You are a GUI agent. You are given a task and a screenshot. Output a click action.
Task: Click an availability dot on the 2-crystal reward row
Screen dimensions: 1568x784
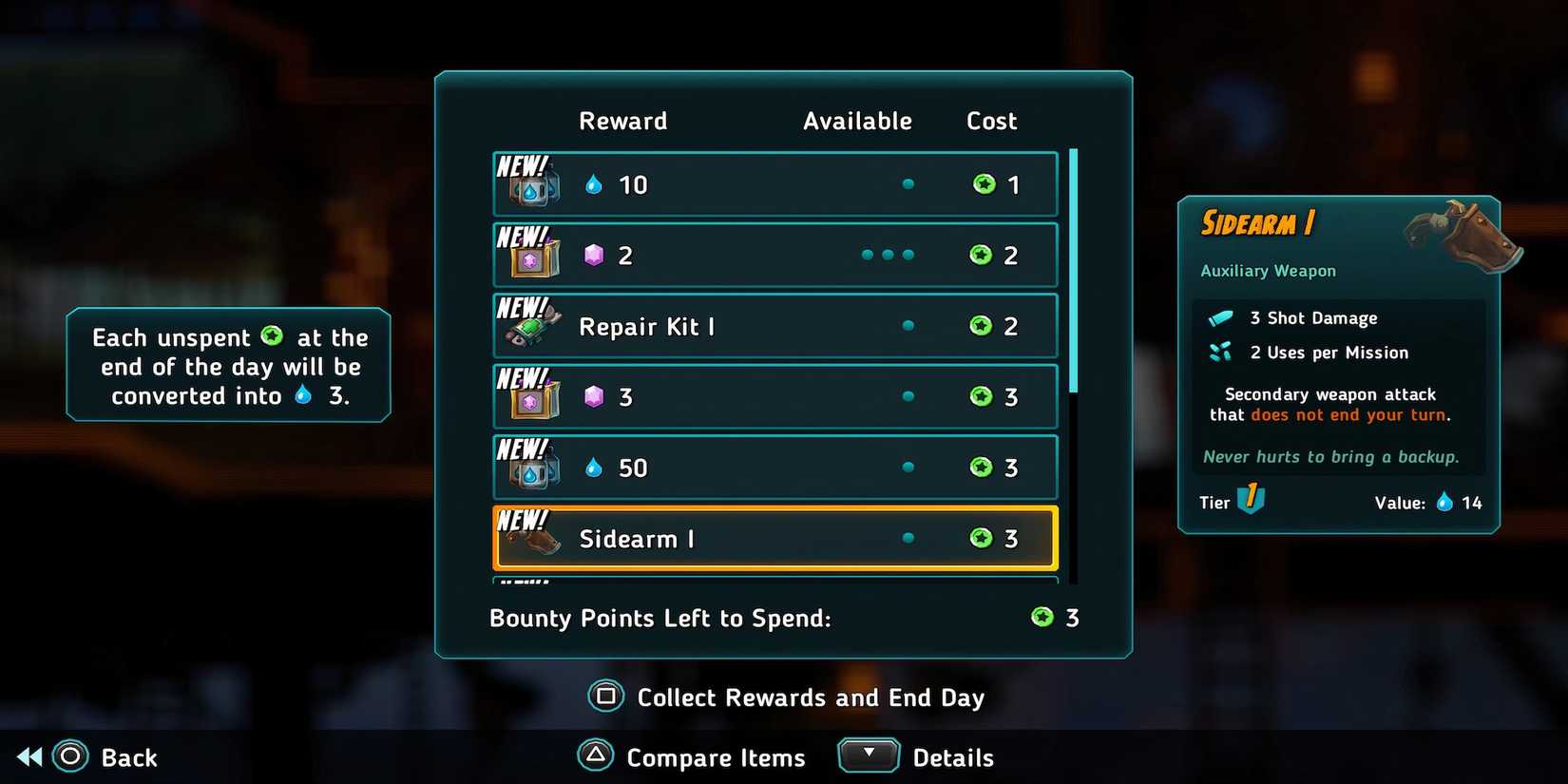[x=889, y=255]
